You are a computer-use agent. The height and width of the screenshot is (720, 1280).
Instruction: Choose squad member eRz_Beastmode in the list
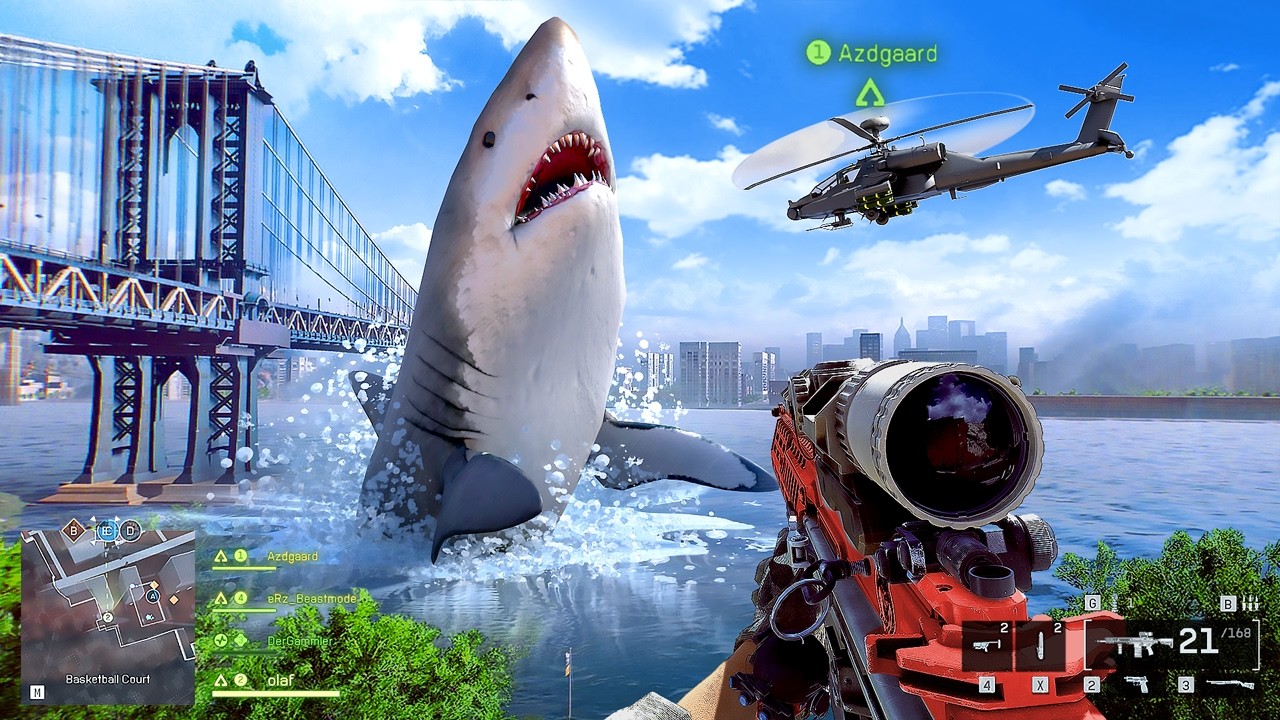click(299, 598)
